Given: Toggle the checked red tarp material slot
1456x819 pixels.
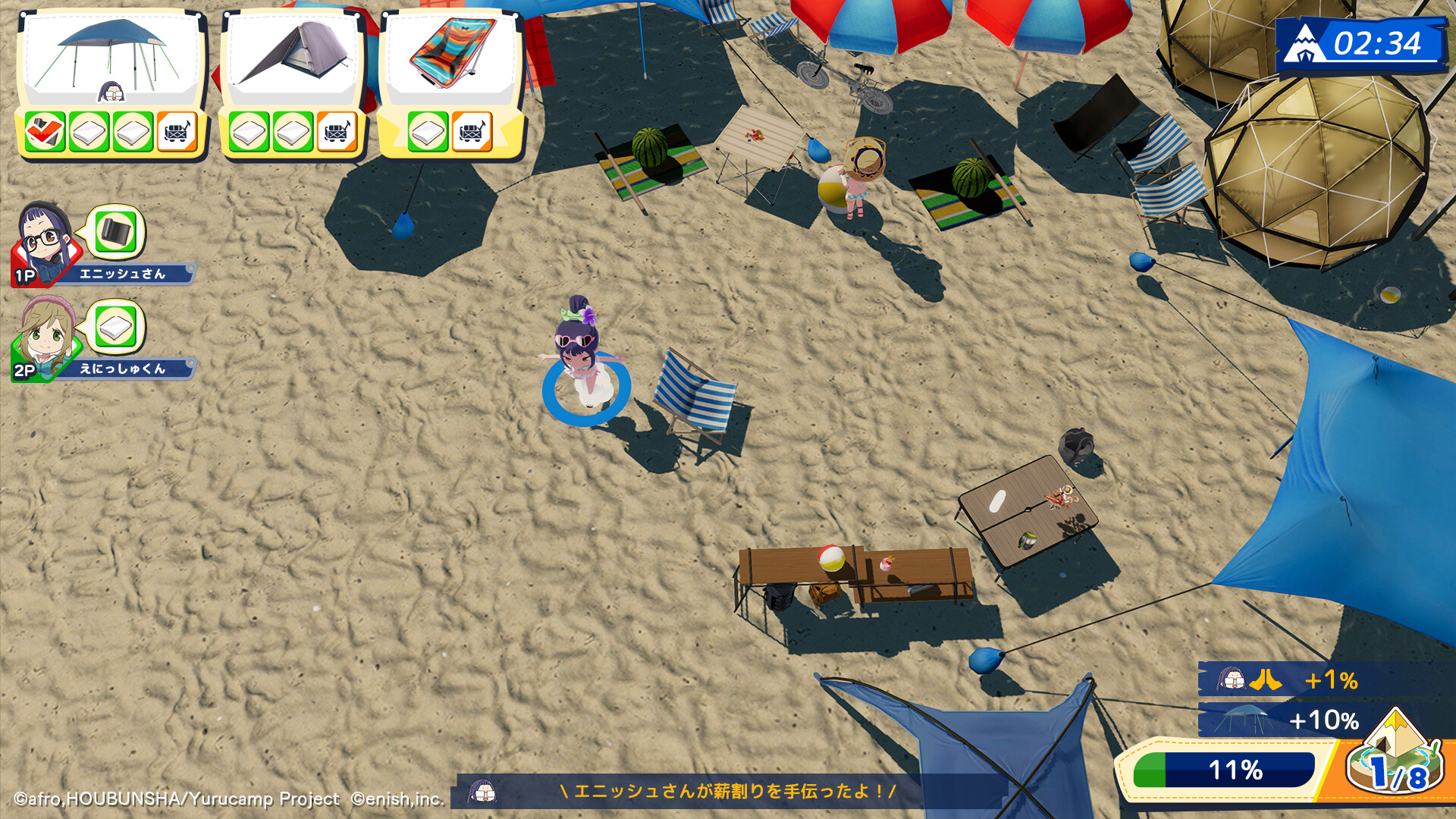Looking at the screenshot, I should coord(45,130).
